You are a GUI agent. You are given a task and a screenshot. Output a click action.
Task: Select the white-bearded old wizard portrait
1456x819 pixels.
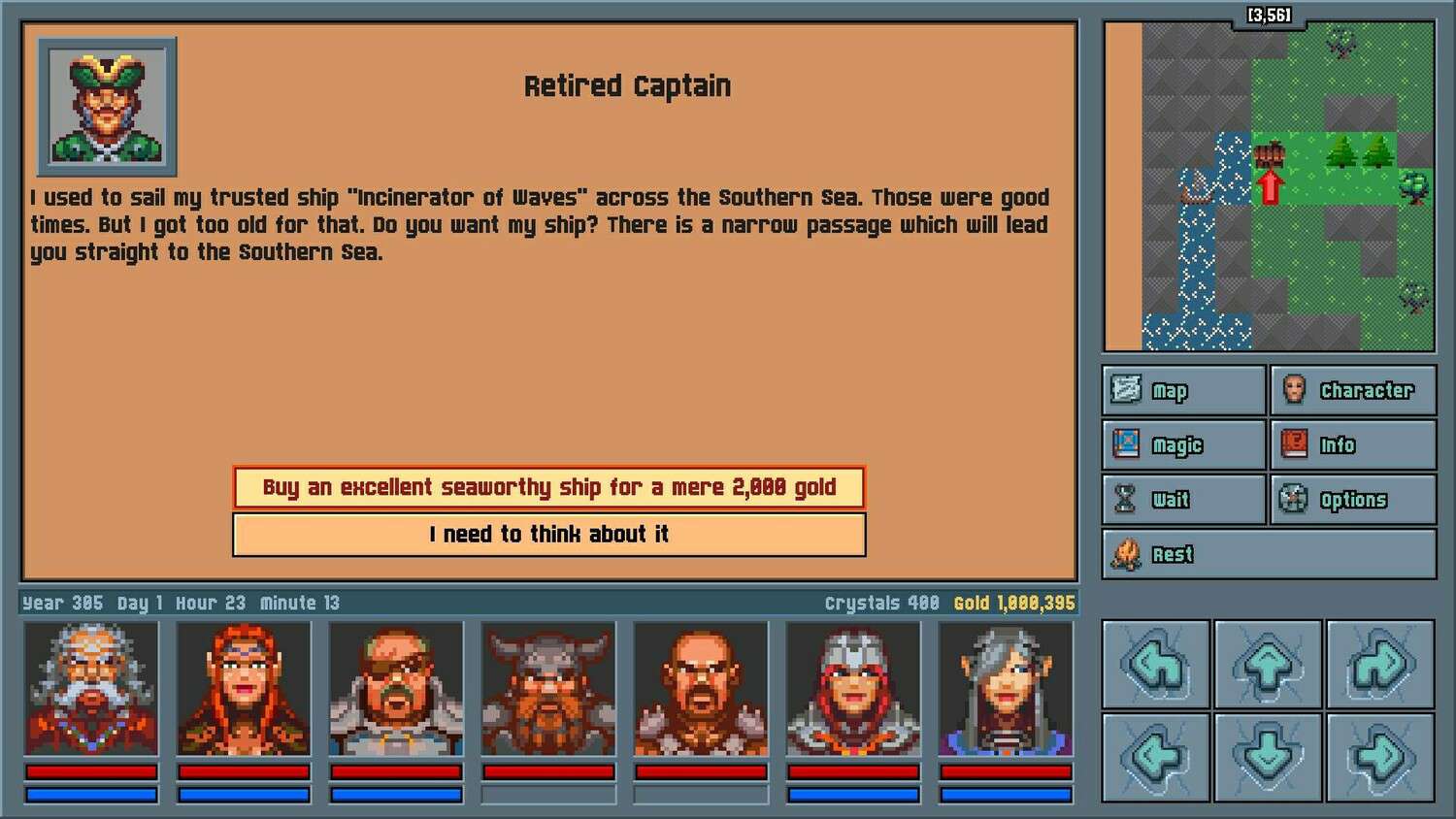click(x=91, y=689)
